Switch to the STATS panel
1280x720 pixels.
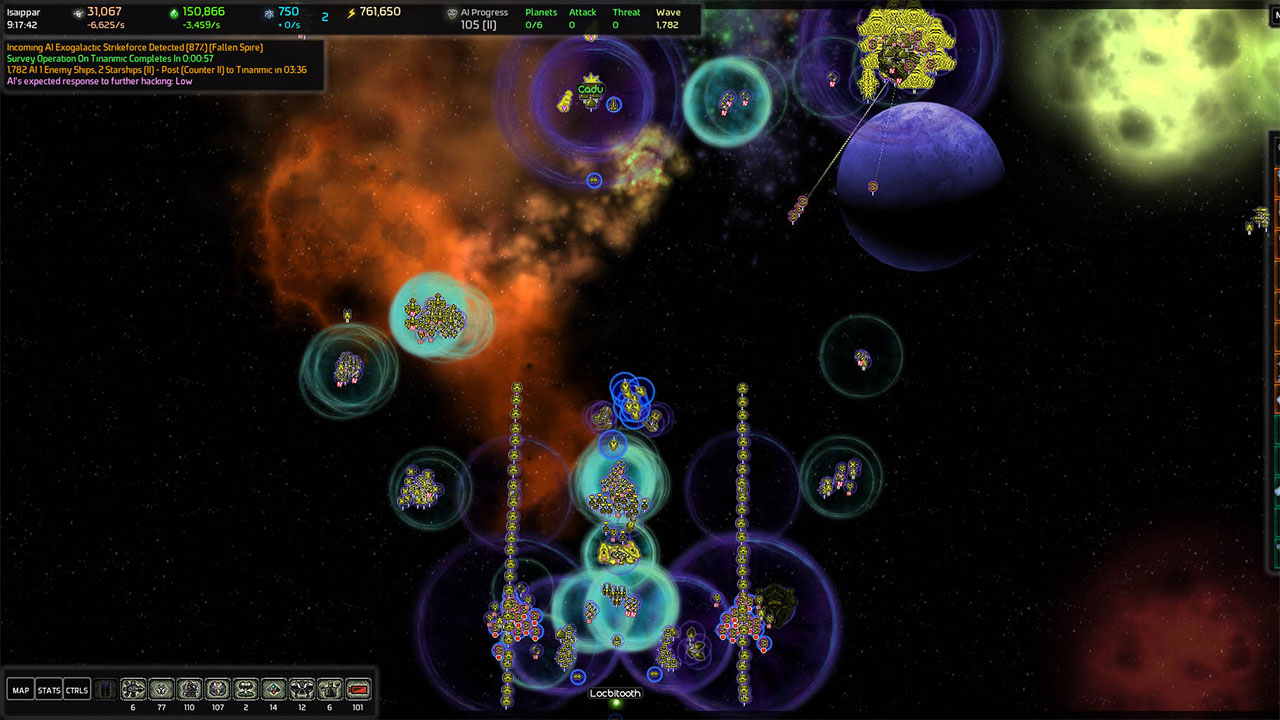click(x=47, y=688)
